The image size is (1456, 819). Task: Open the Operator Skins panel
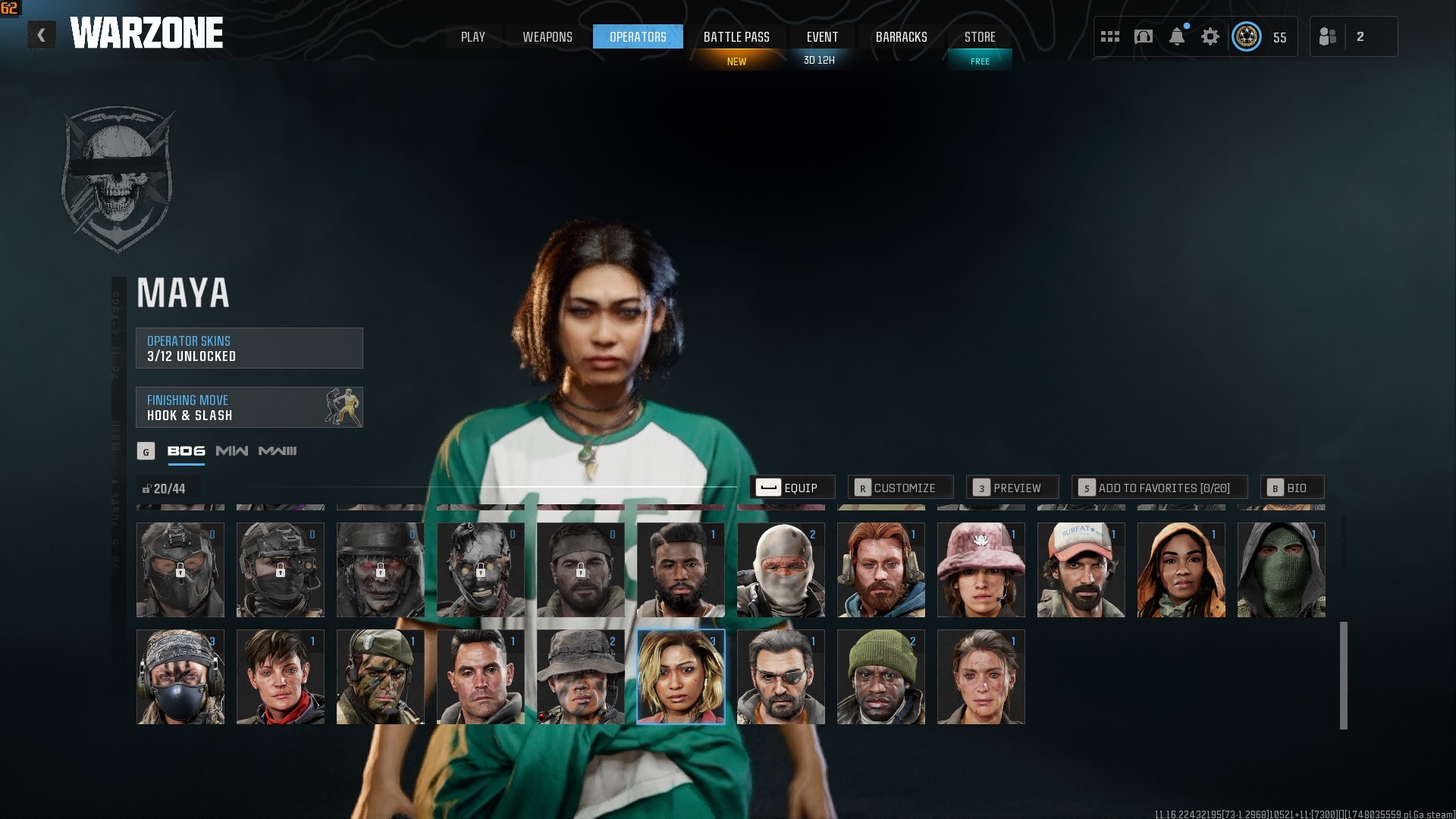[249, 348]
